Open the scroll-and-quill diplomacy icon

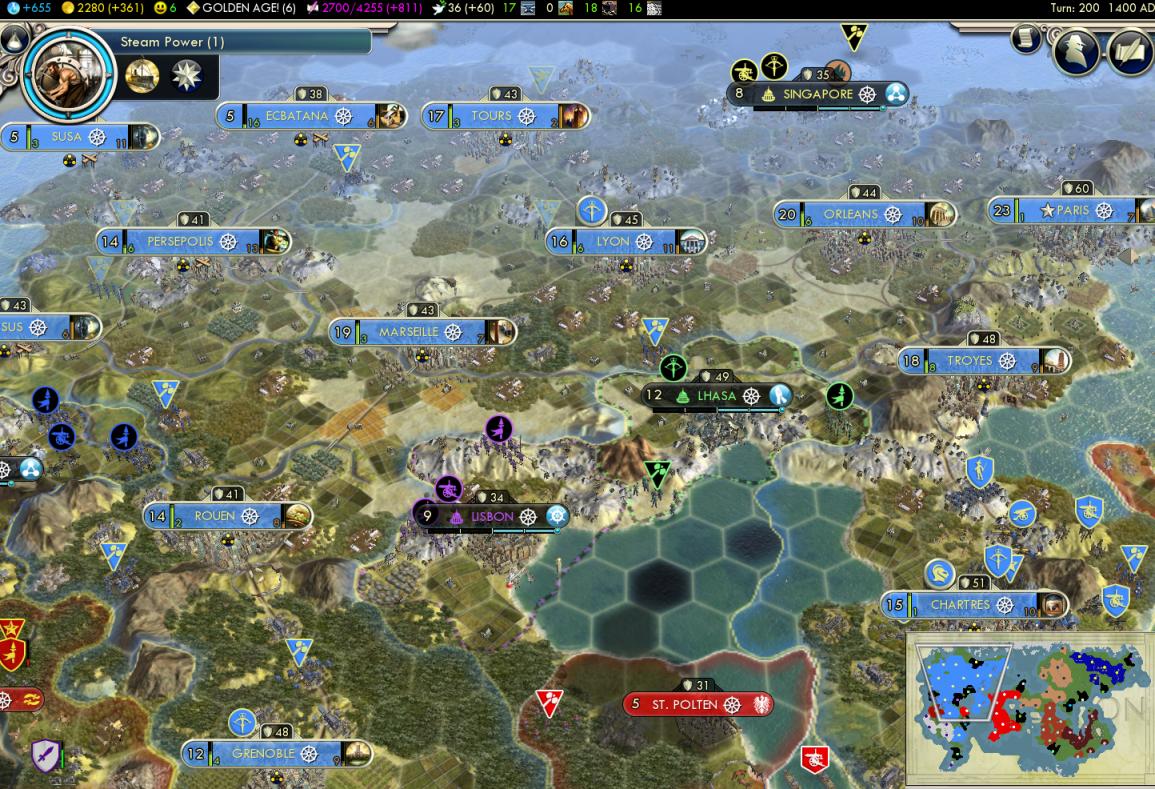(1130, 52)
